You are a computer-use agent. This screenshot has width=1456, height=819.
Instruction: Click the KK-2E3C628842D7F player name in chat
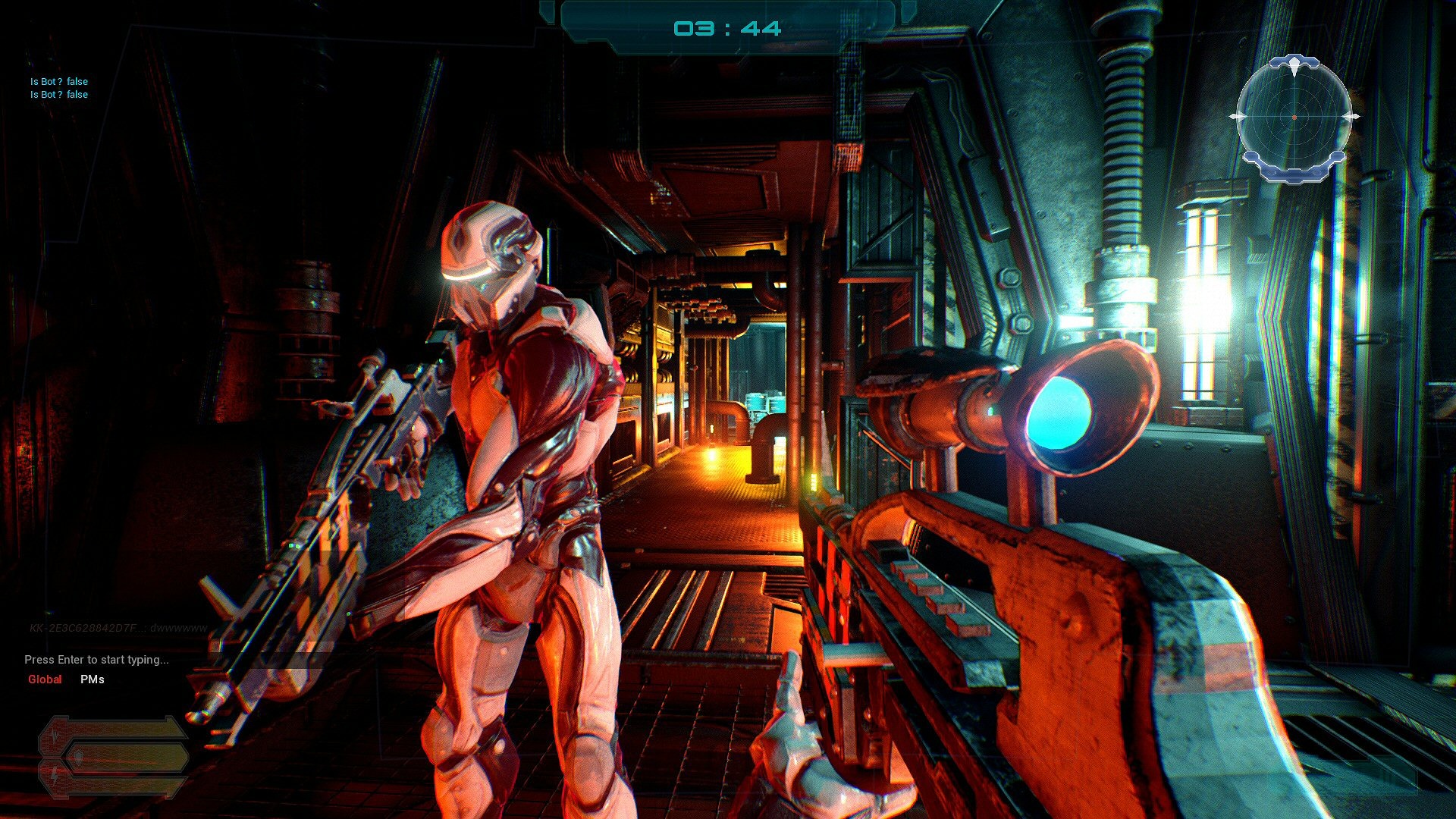[x=83, y=629]
